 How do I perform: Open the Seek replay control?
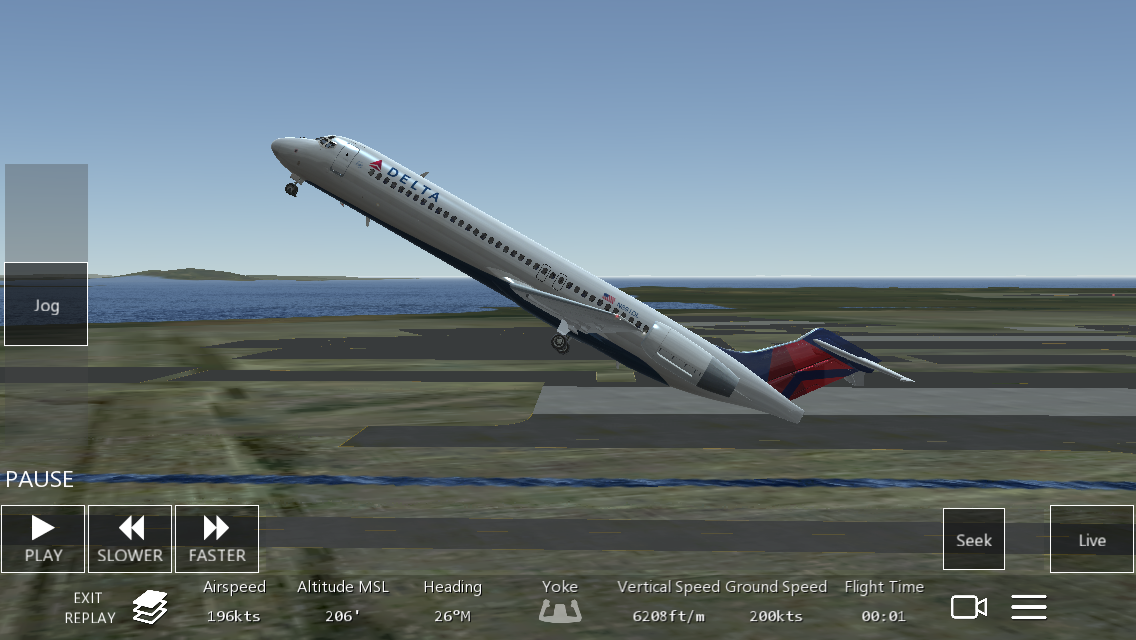point(973,540)
